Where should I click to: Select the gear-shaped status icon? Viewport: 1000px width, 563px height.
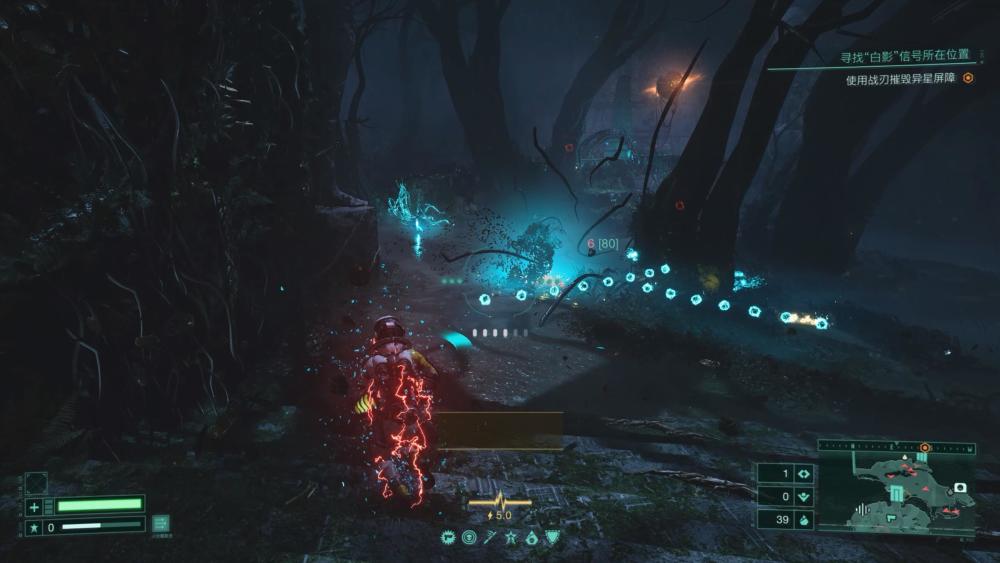pyautogui.click(x=448, y=538)
